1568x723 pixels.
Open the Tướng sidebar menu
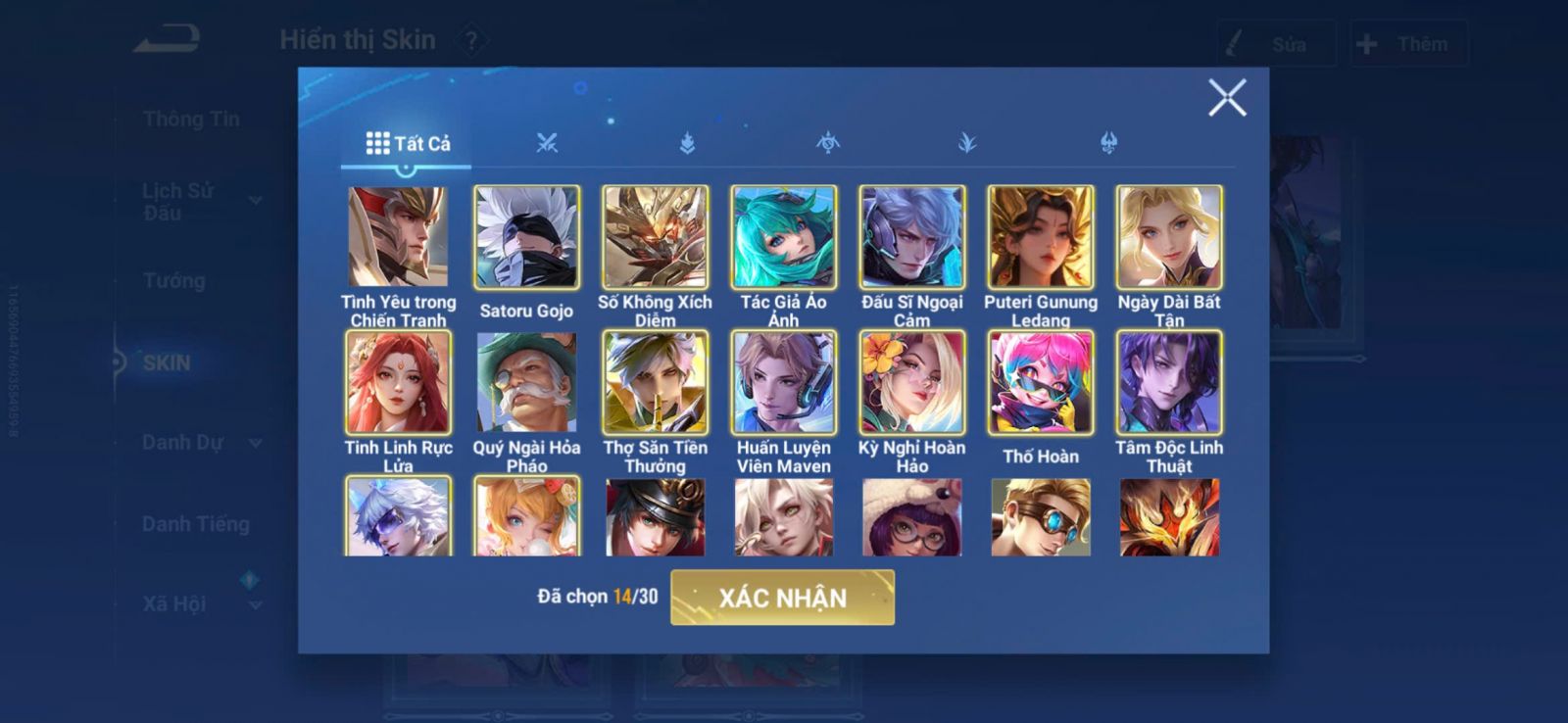click(174, 281)
